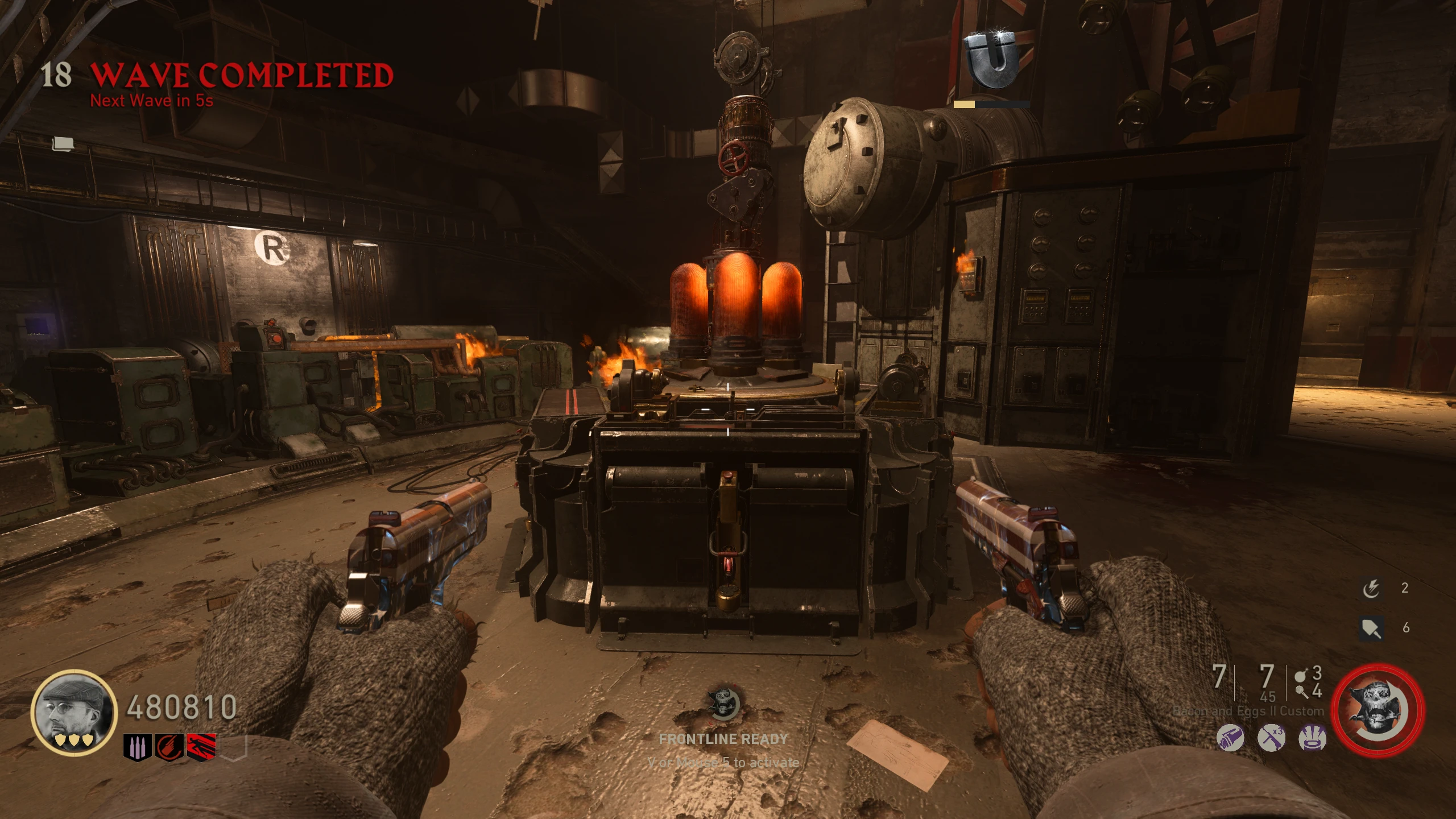Click the player character portrait
Viewport: 1456px width, 819px height.
pos(73,712)
